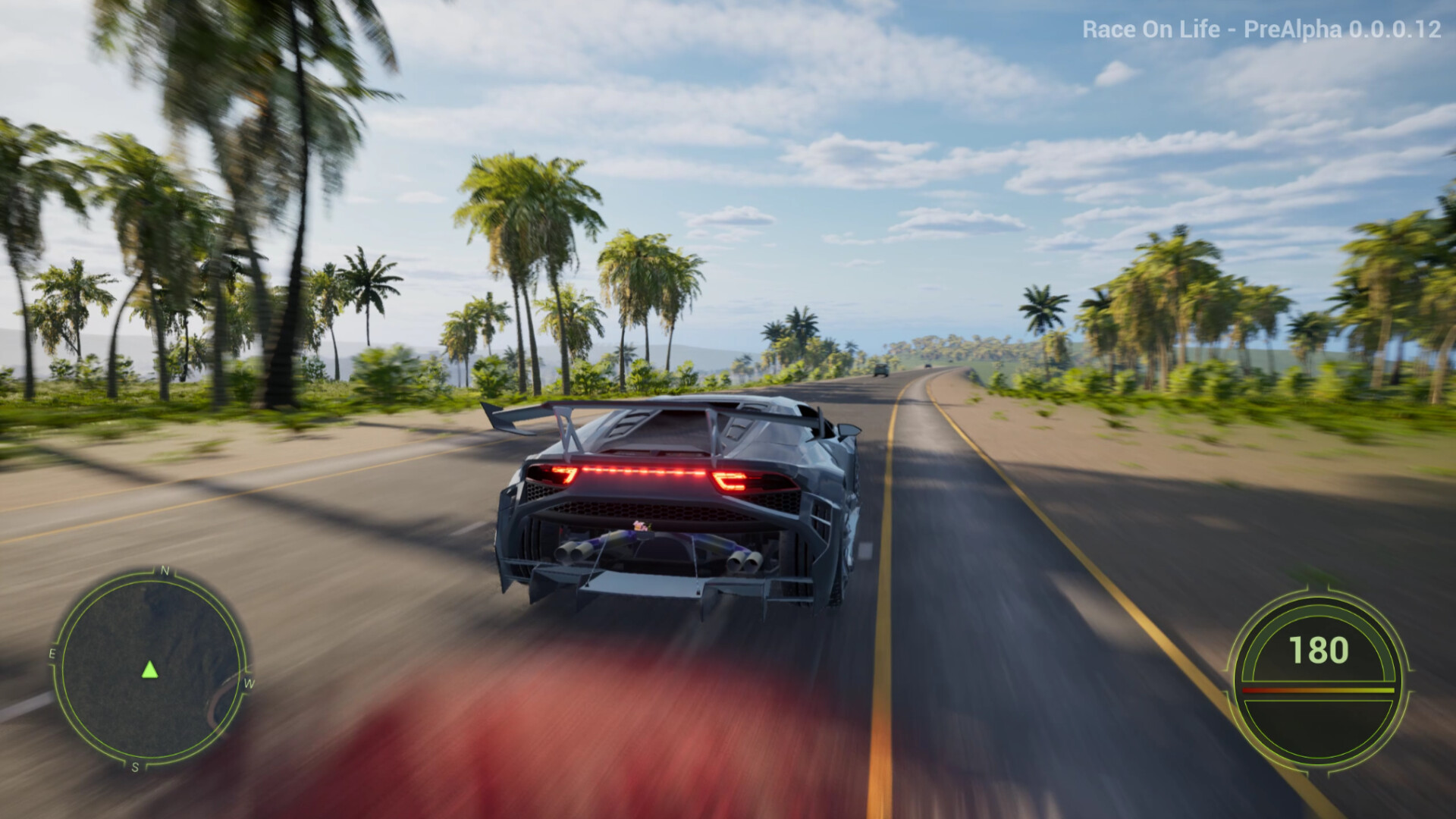Screen dimensions: 1456x819
Task: Click the E compass marker on the minimap
Action: pos(52,654)
